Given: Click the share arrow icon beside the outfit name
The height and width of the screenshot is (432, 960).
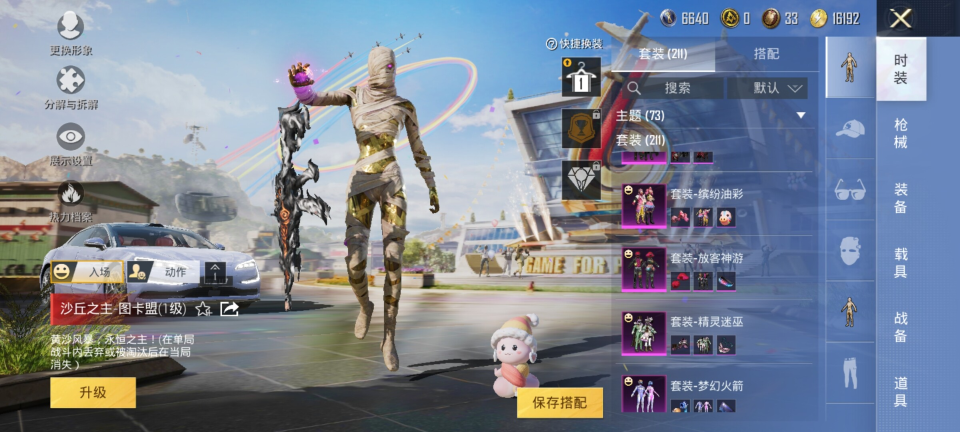Looking at the screenshot, I should (x=229, y=308).
